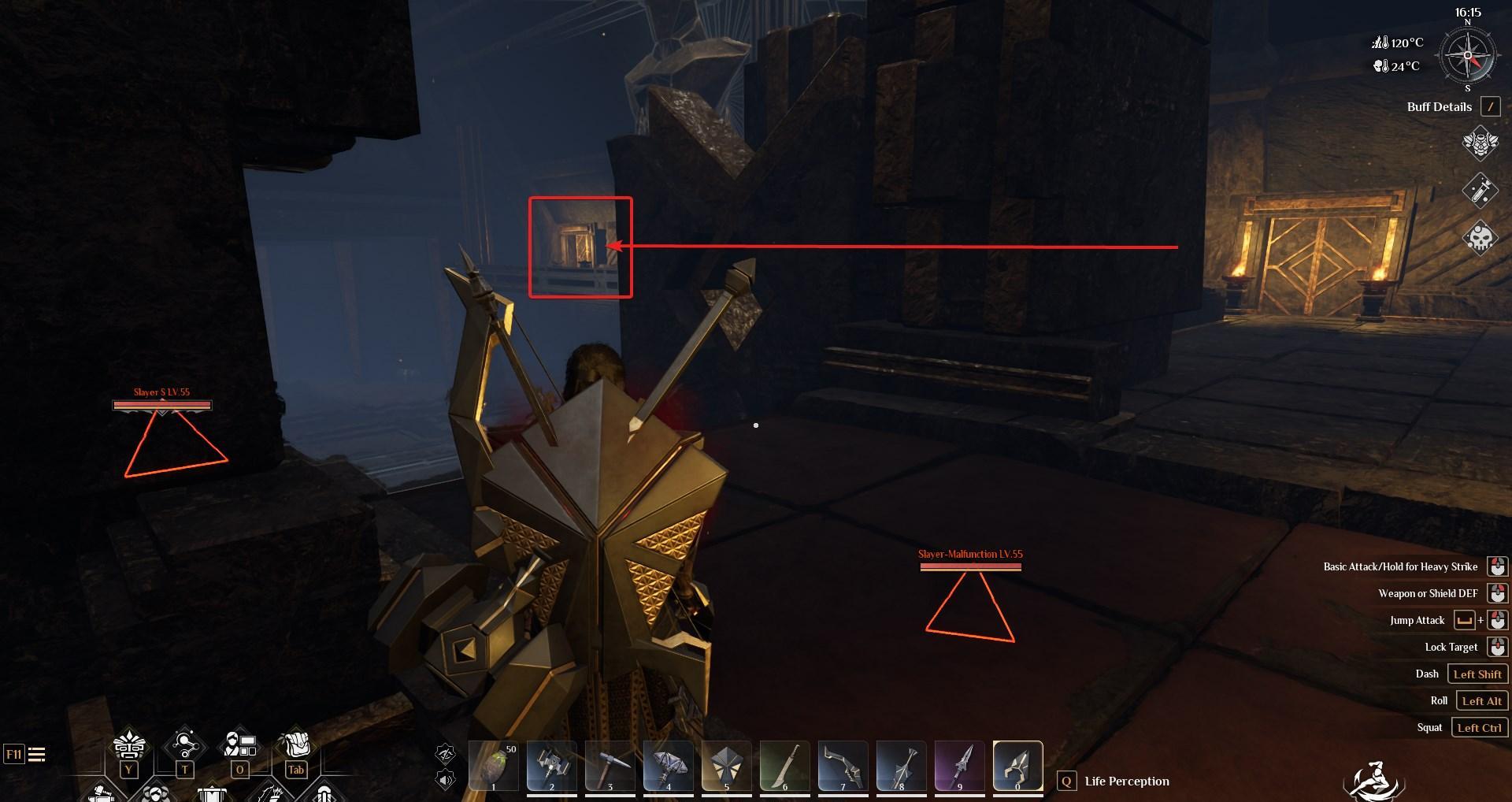
Task: Open the main menu list icon
Action: pyautogui.click(x=36, y=755)
